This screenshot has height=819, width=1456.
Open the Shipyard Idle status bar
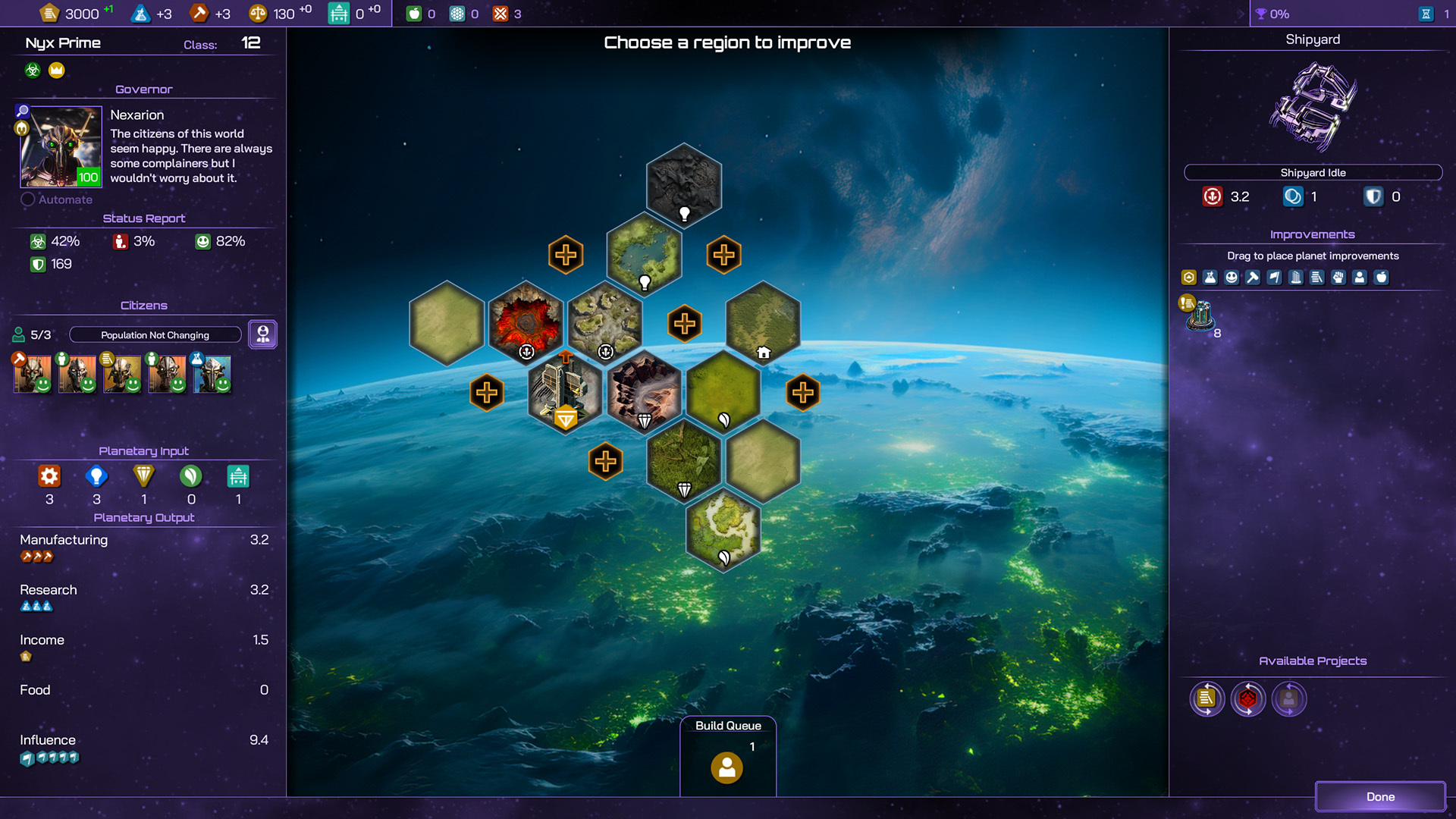[1313, 172]
